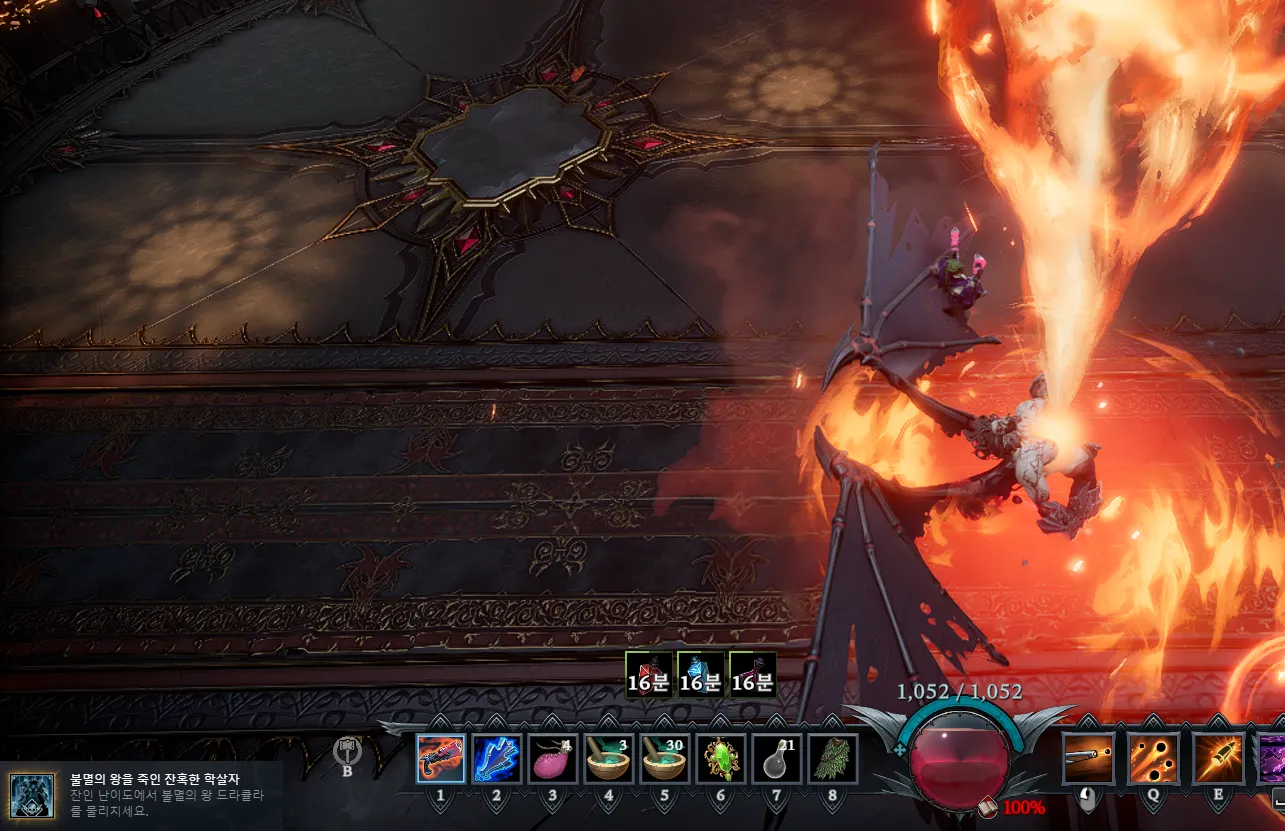Activate the purple spell ability icon
The height and width of the screenshot is (831, 1285).
point(1272,759)
